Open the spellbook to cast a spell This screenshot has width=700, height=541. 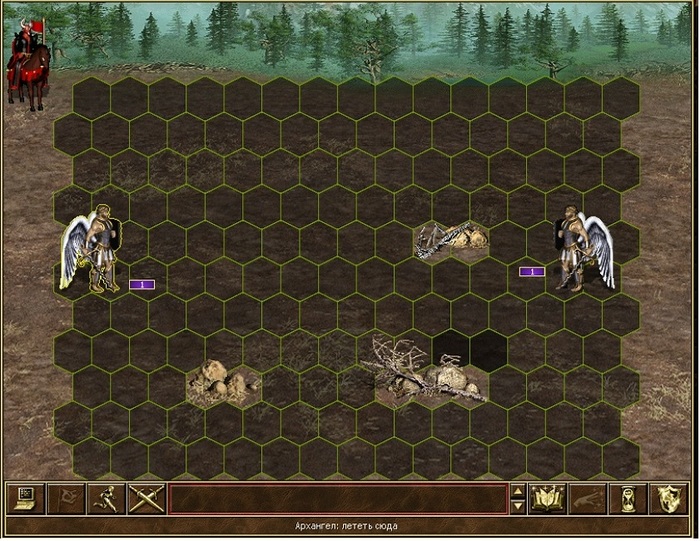coord(548,498)
